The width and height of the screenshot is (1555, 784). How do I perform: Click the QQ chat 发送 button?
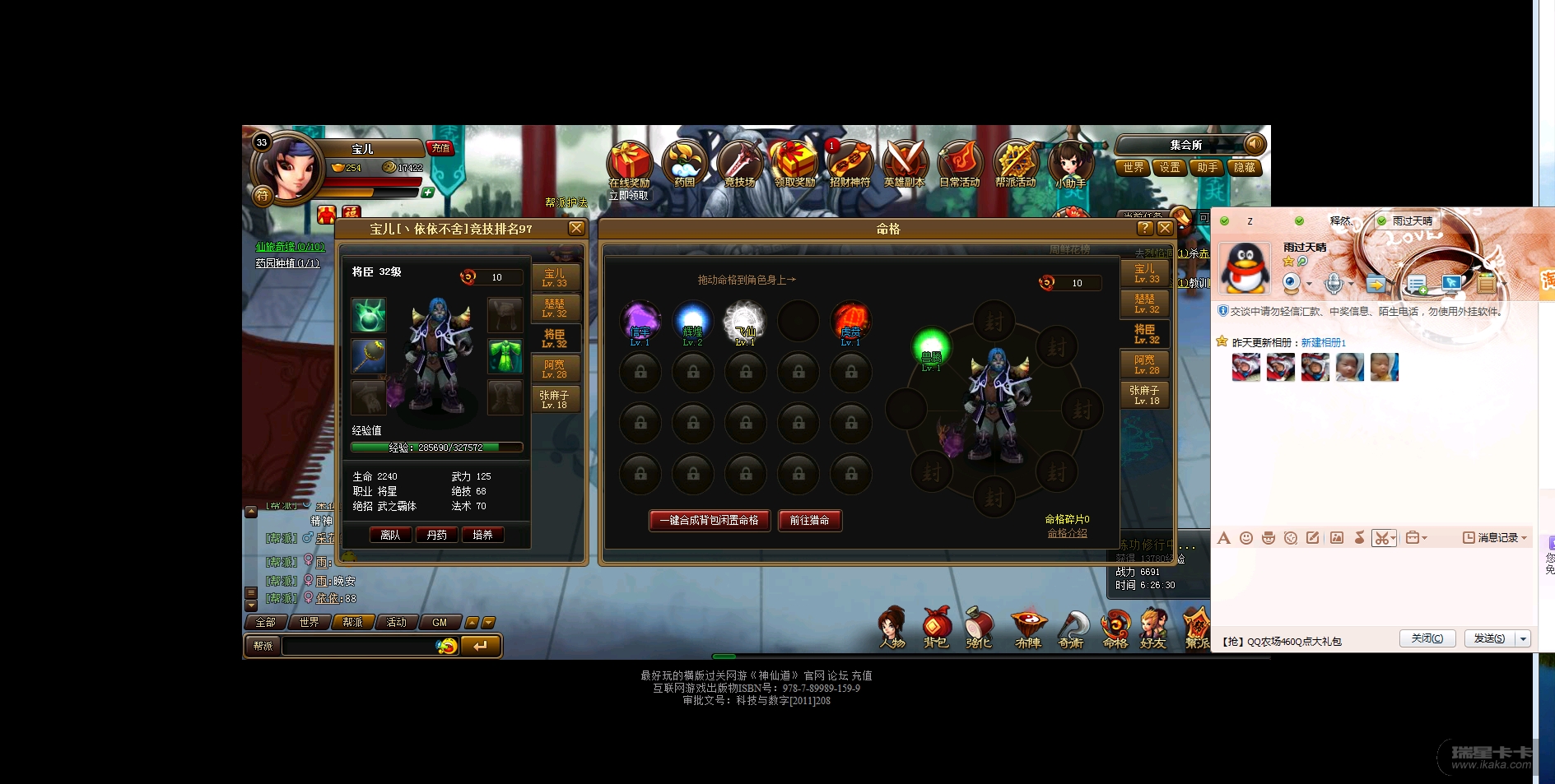(1488, 638)
